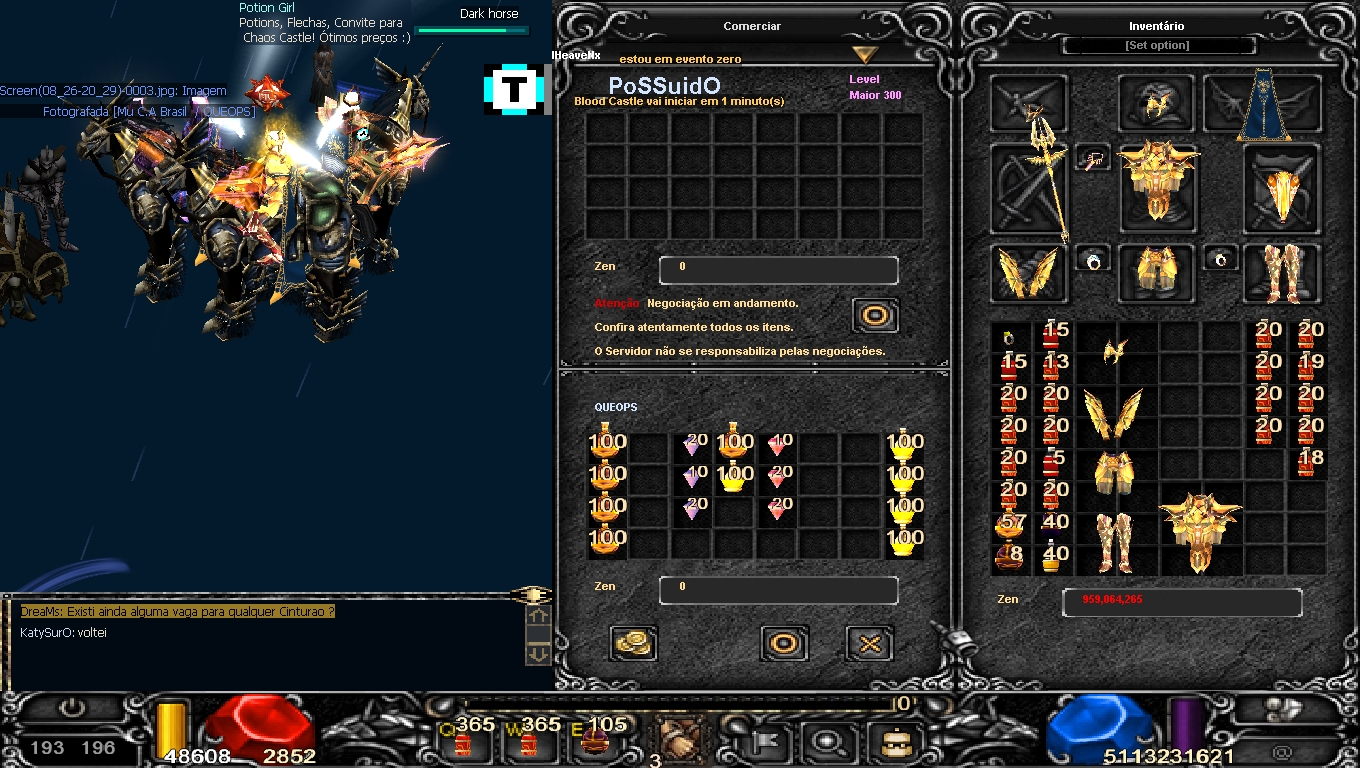Screen dimensions: 1360x768
Task: Confirm the trade with the ring button
Action: (x=784, y=643)
